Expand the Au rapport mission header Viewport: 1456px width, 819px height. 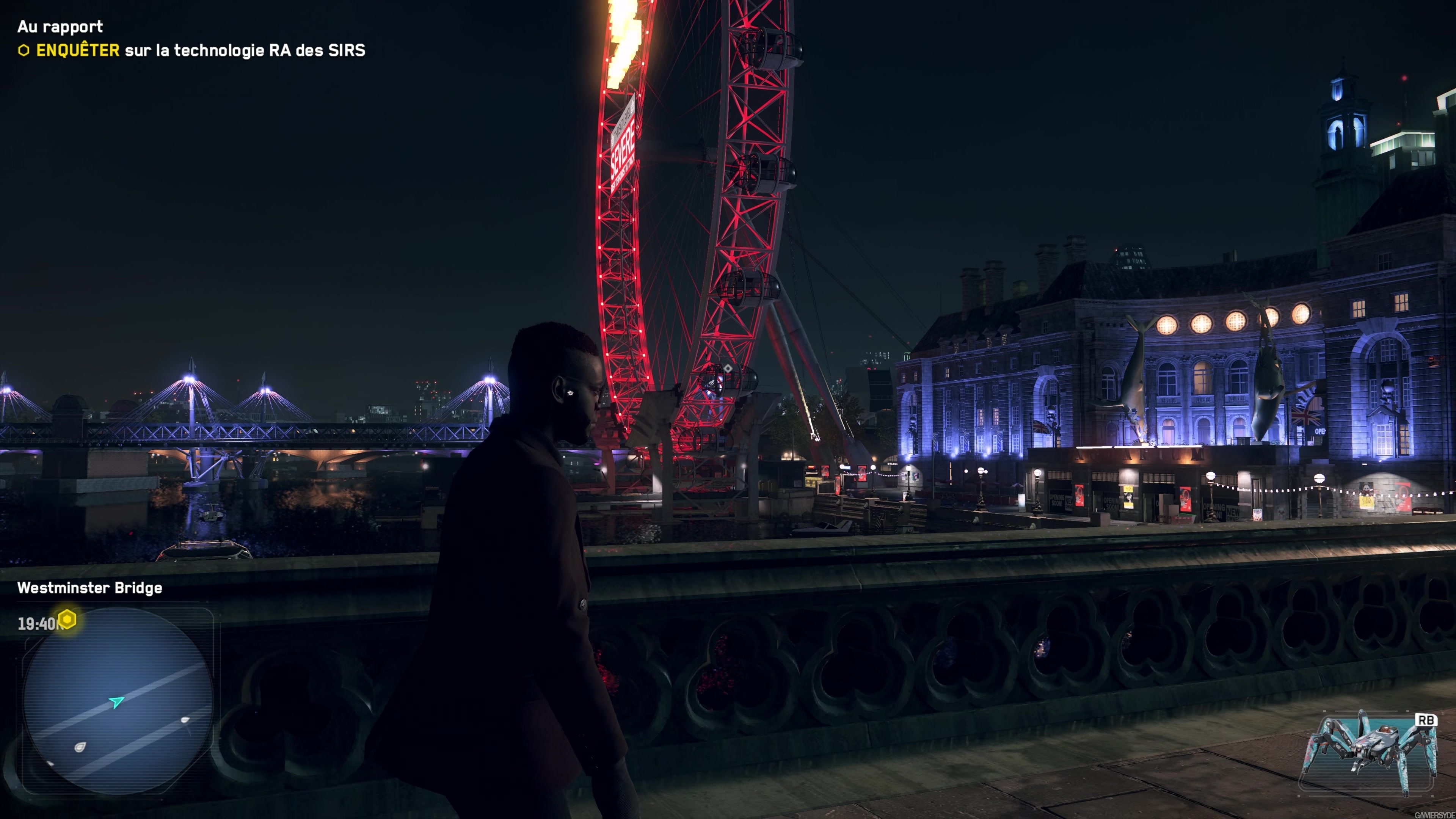pyautogui.click(x=61, y=27)
